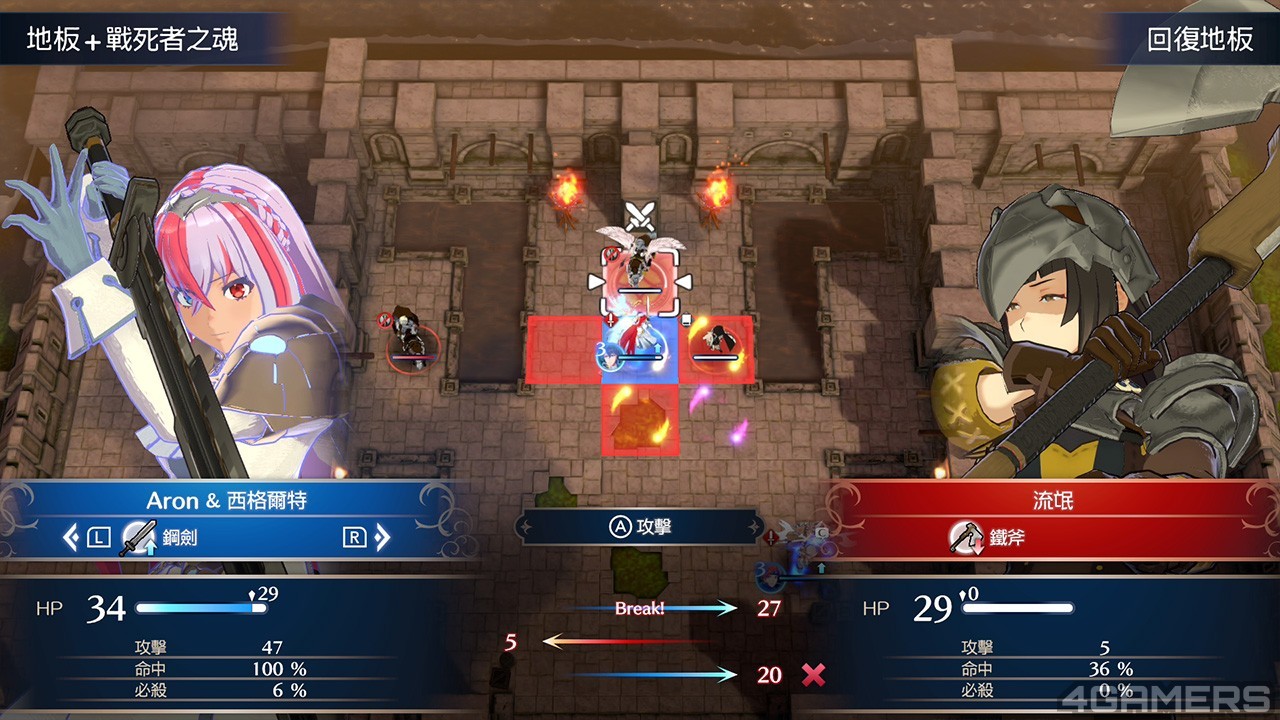Select the red tile with the burning floor
The width and height of the screenshot is (1280, 720).
640,422
